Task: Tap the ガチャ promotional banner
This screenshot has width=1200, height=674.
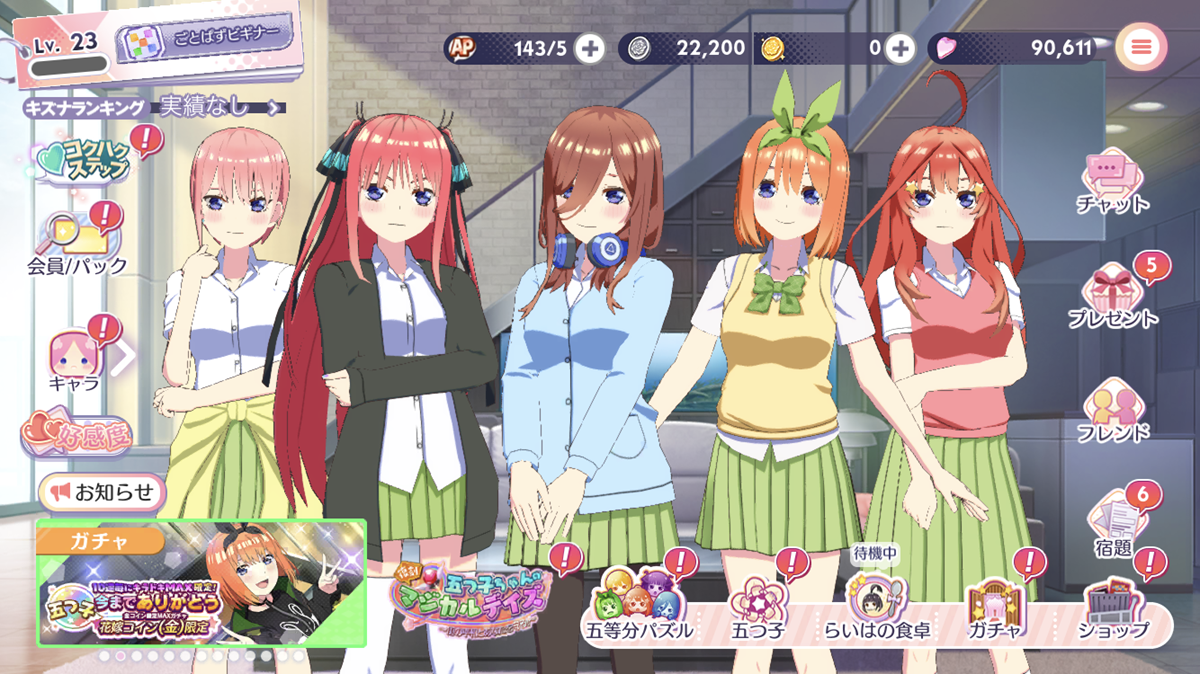Action: coord(201,584)
